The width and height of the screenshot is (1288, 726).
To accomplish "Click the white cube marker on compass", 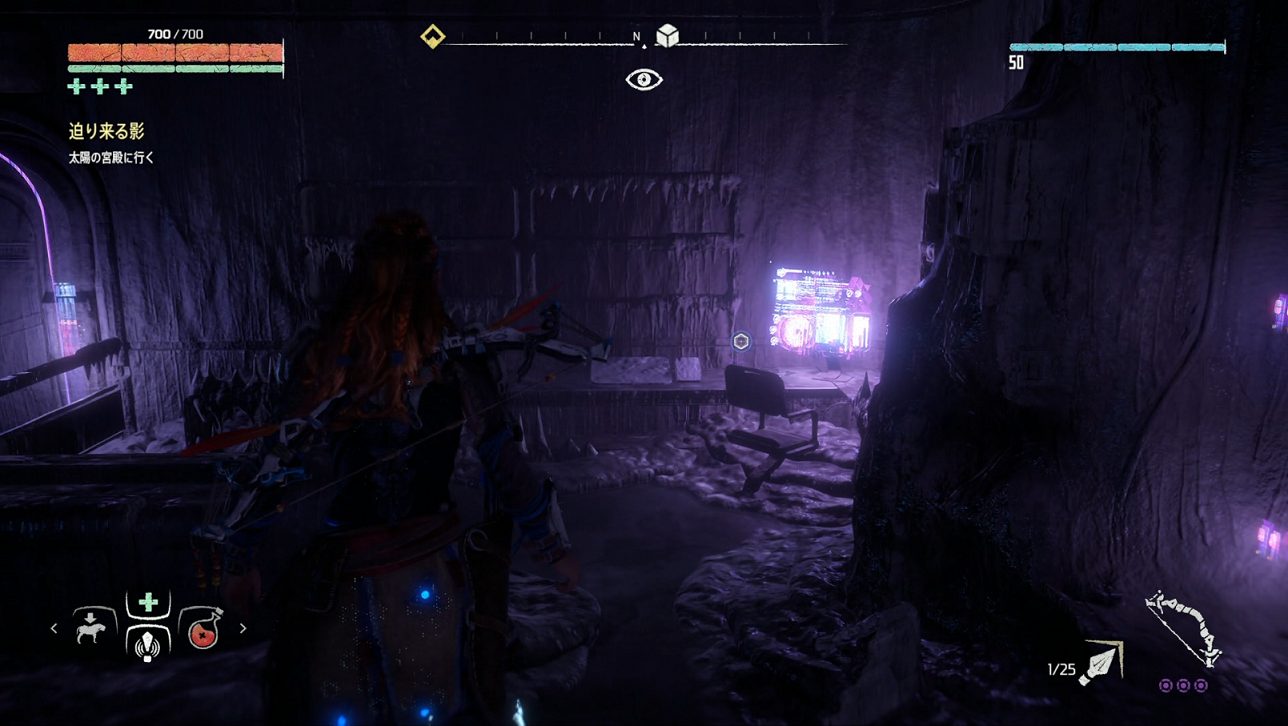I will pyautogui.click(x=667, y=36).
